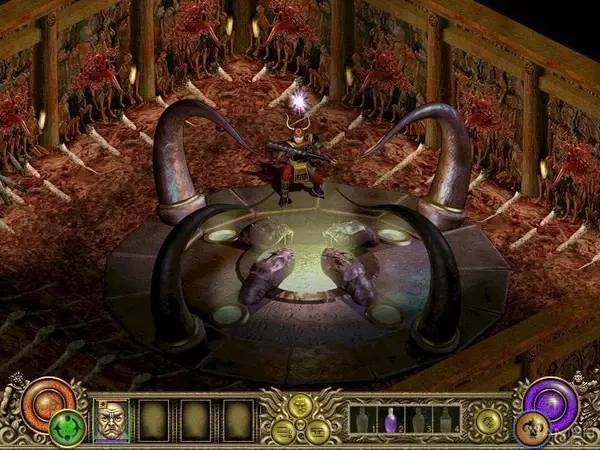Click the brown skull emblem button
Image resolution: width=600 pixels, height=450 pixels.
pos(531,428)
